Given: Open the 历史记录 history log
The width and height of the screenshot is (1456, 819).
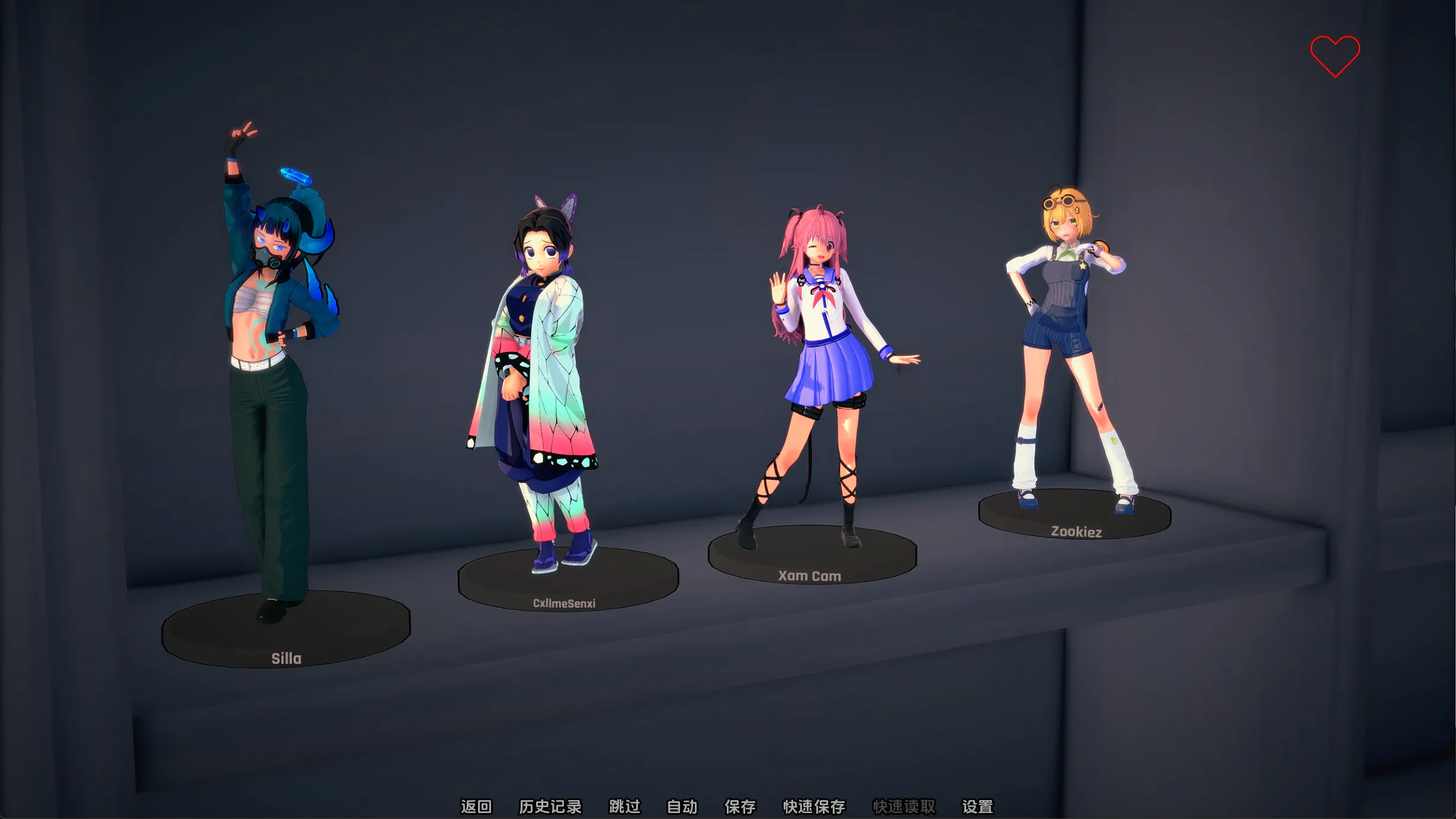Looking at the screenshot, I should click(550, 807).
